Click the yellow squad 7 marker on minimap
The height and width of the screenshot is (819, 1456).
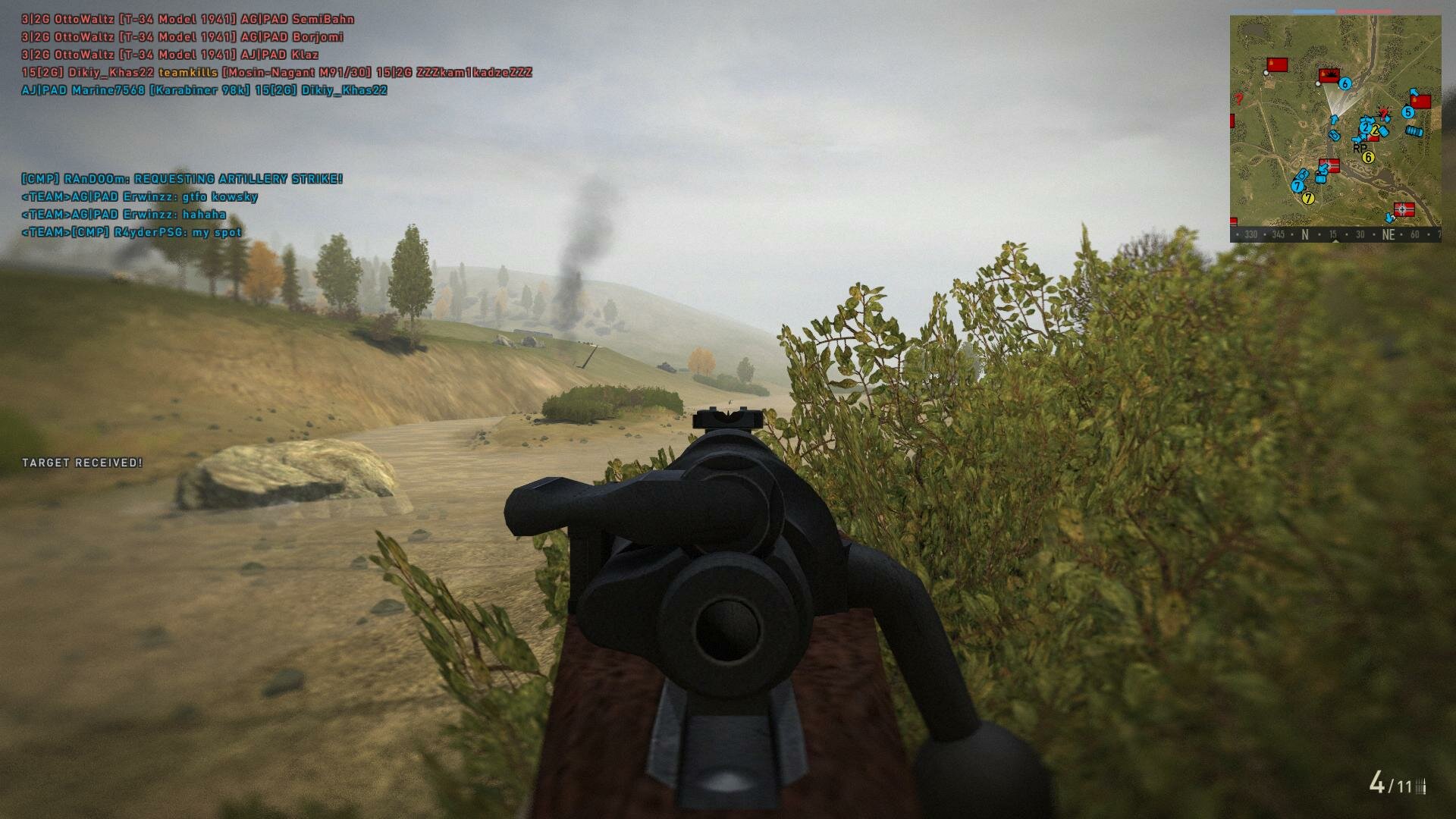point(1307,199)
